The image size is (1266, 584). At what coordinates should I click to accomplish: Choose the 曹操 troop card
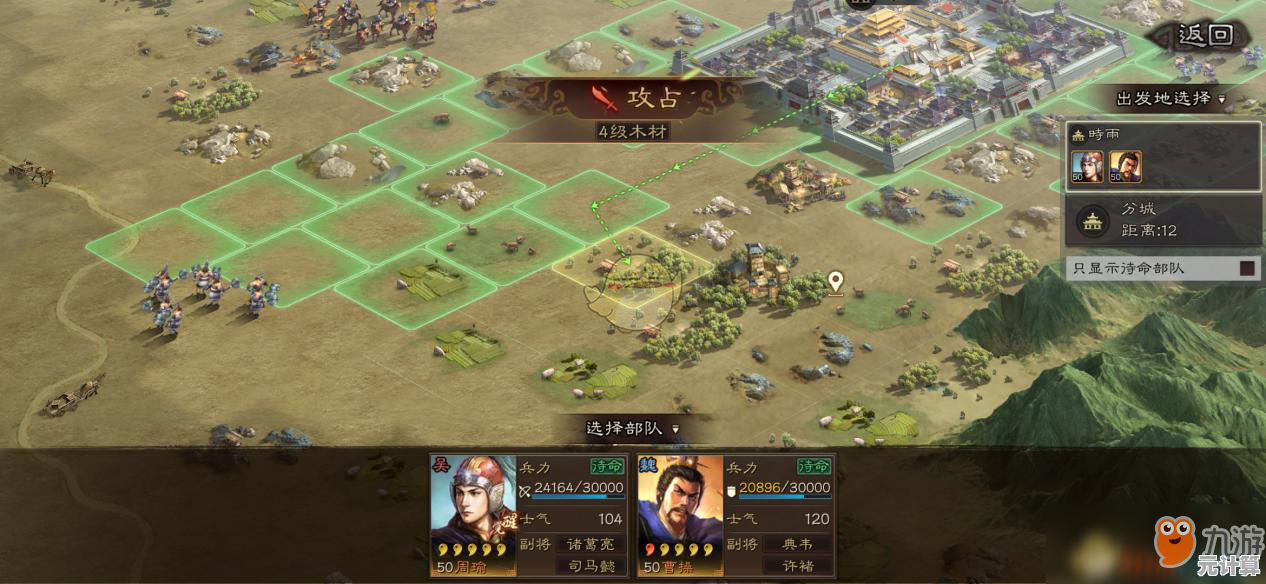tap(735, 516)
